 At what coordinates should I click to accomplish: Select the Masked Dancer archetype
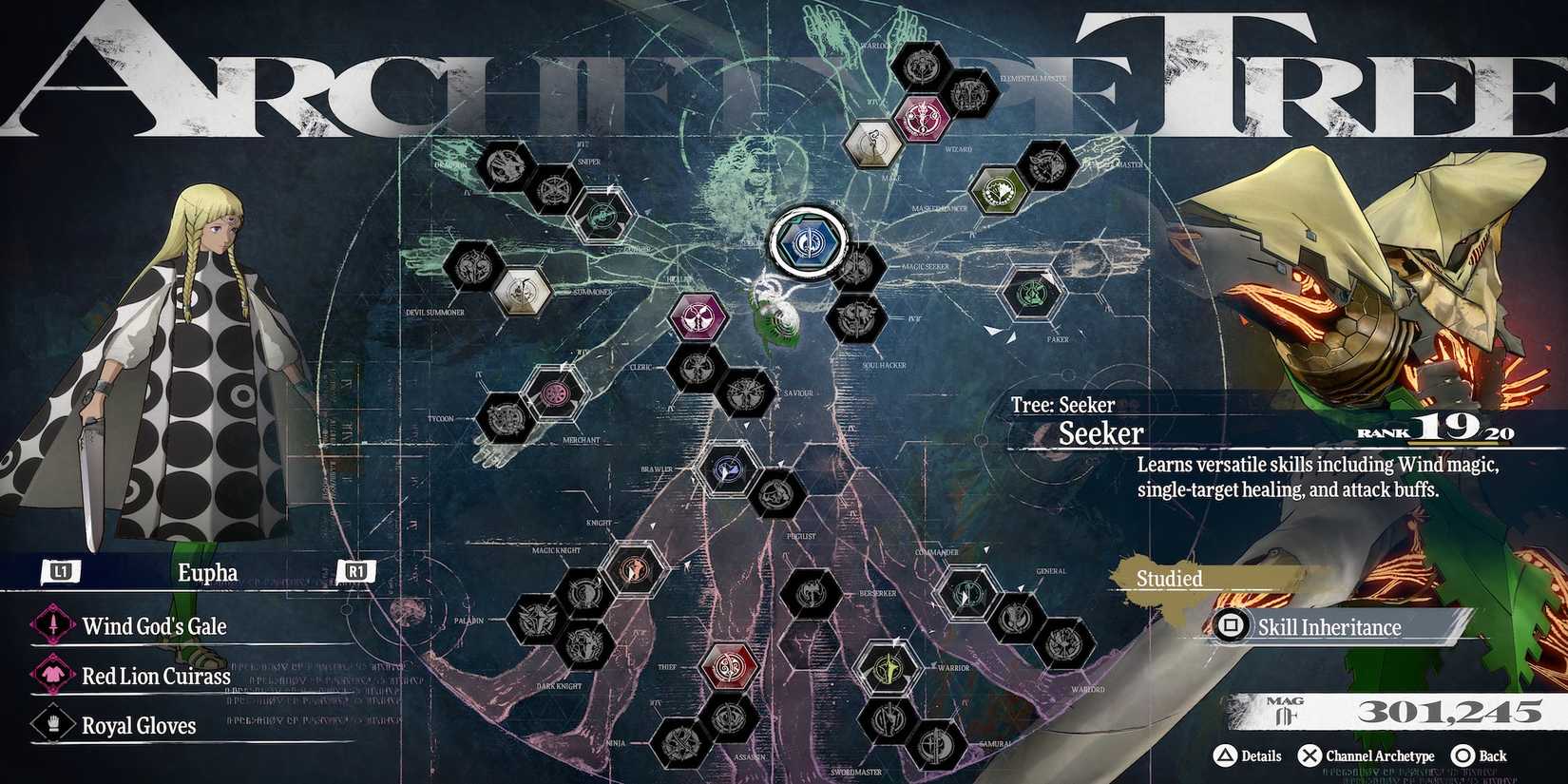tap(1000, 188)
